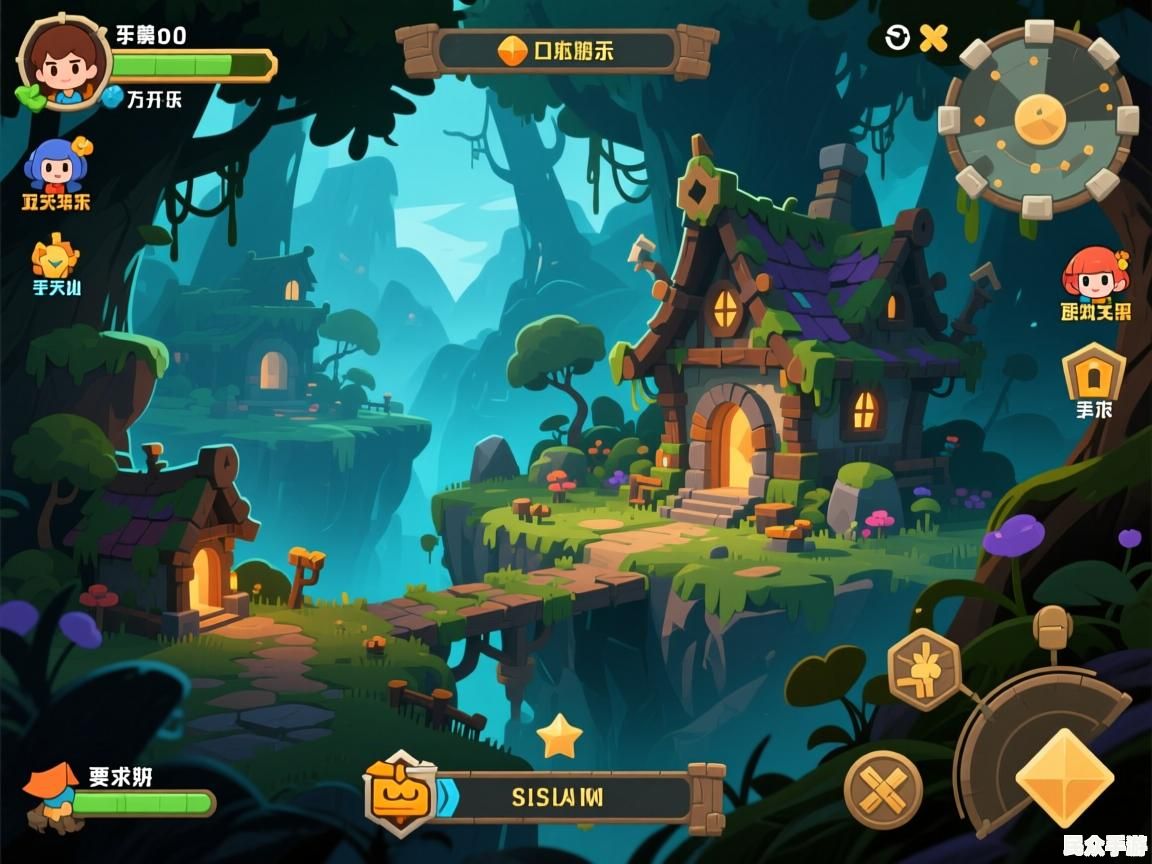Viewport: 1152px width, 864px height.
Task: Click the top banner with orange diamond
Action: coord(557,51)
